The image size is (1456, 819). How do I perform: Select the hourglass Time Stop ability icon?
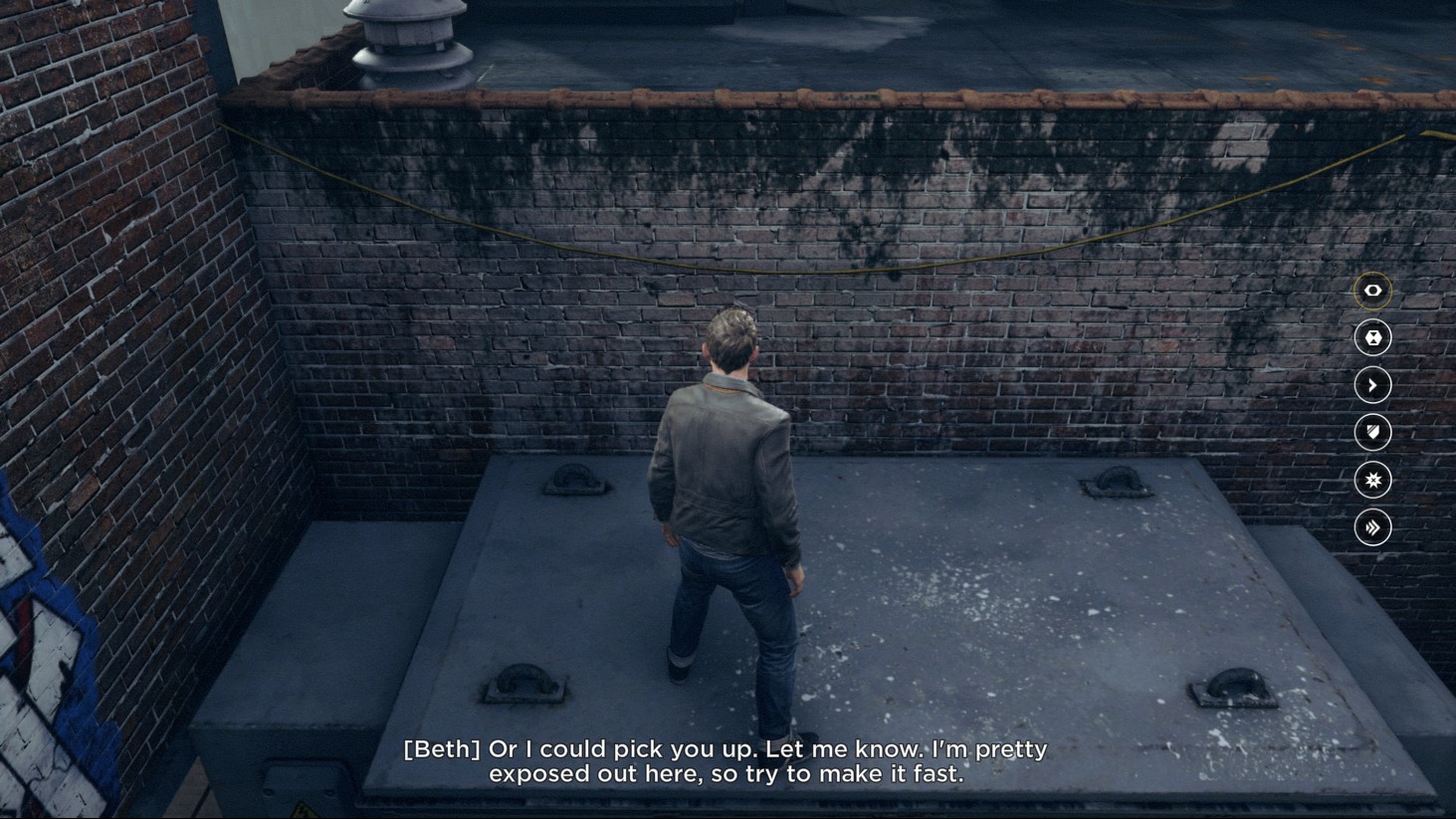[1372, 338]
